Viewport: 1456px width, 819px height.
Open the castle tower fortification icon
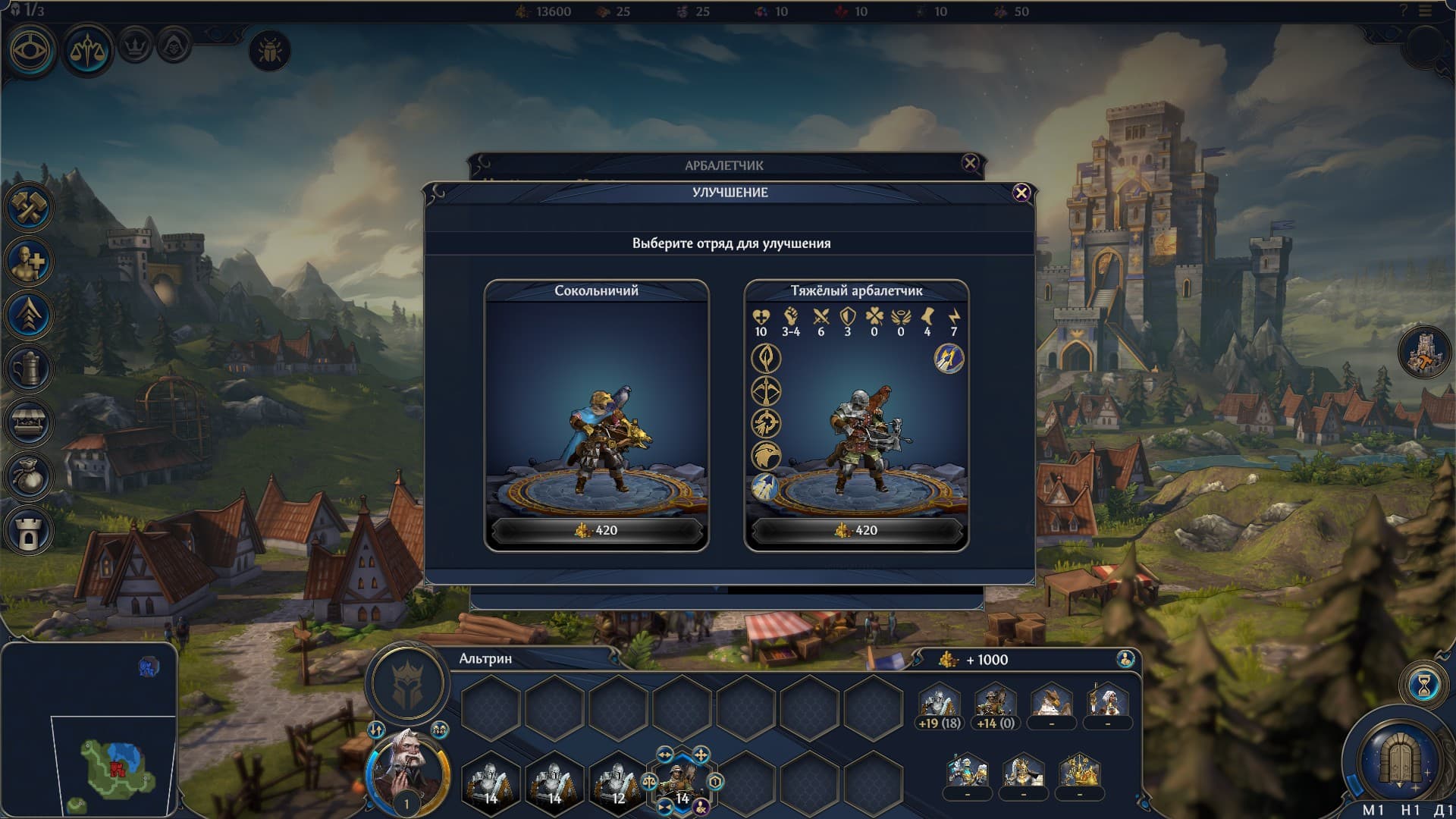(30, 531)
